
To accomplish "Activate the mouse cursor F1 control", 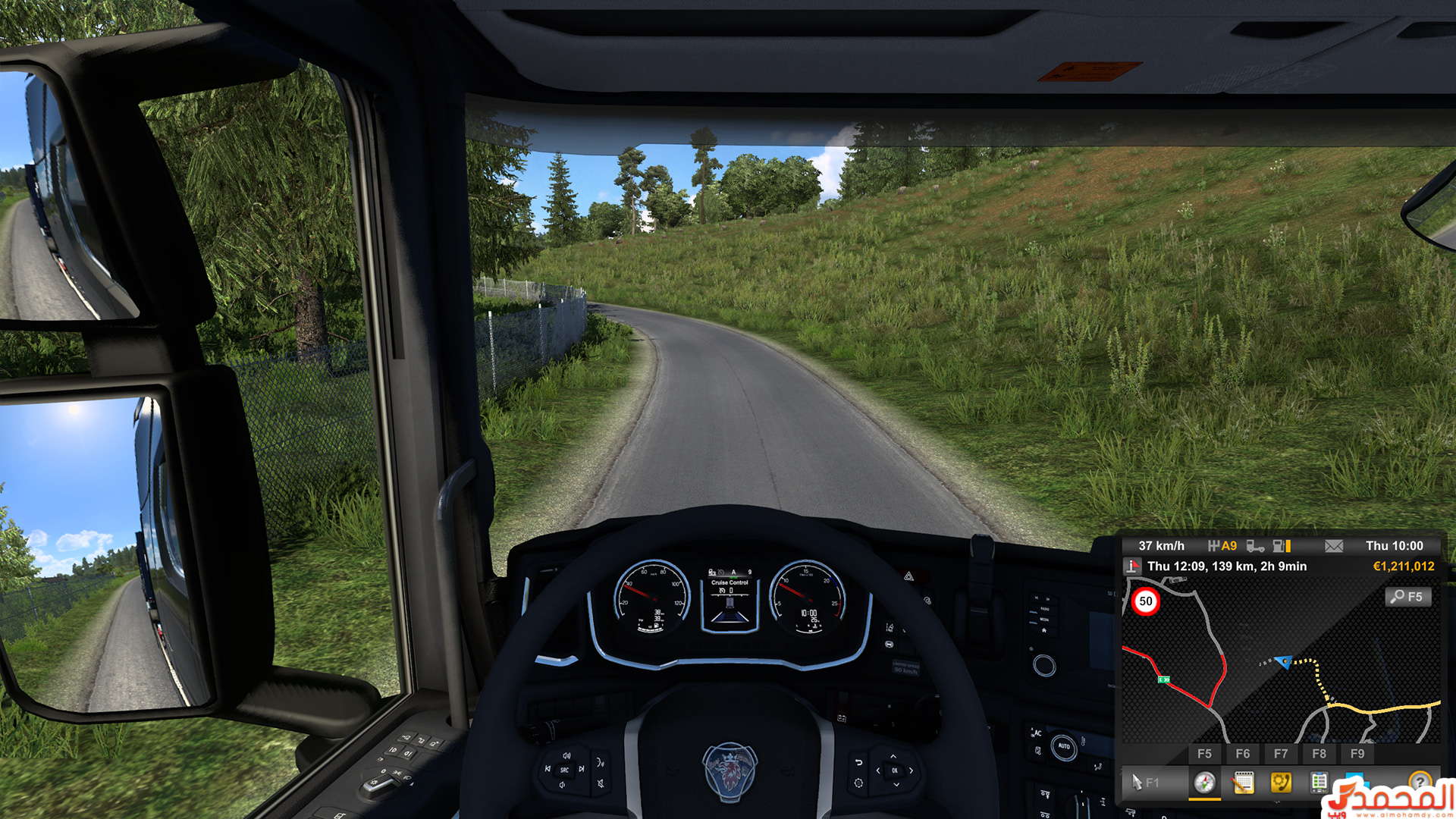I will (1144, 782).
